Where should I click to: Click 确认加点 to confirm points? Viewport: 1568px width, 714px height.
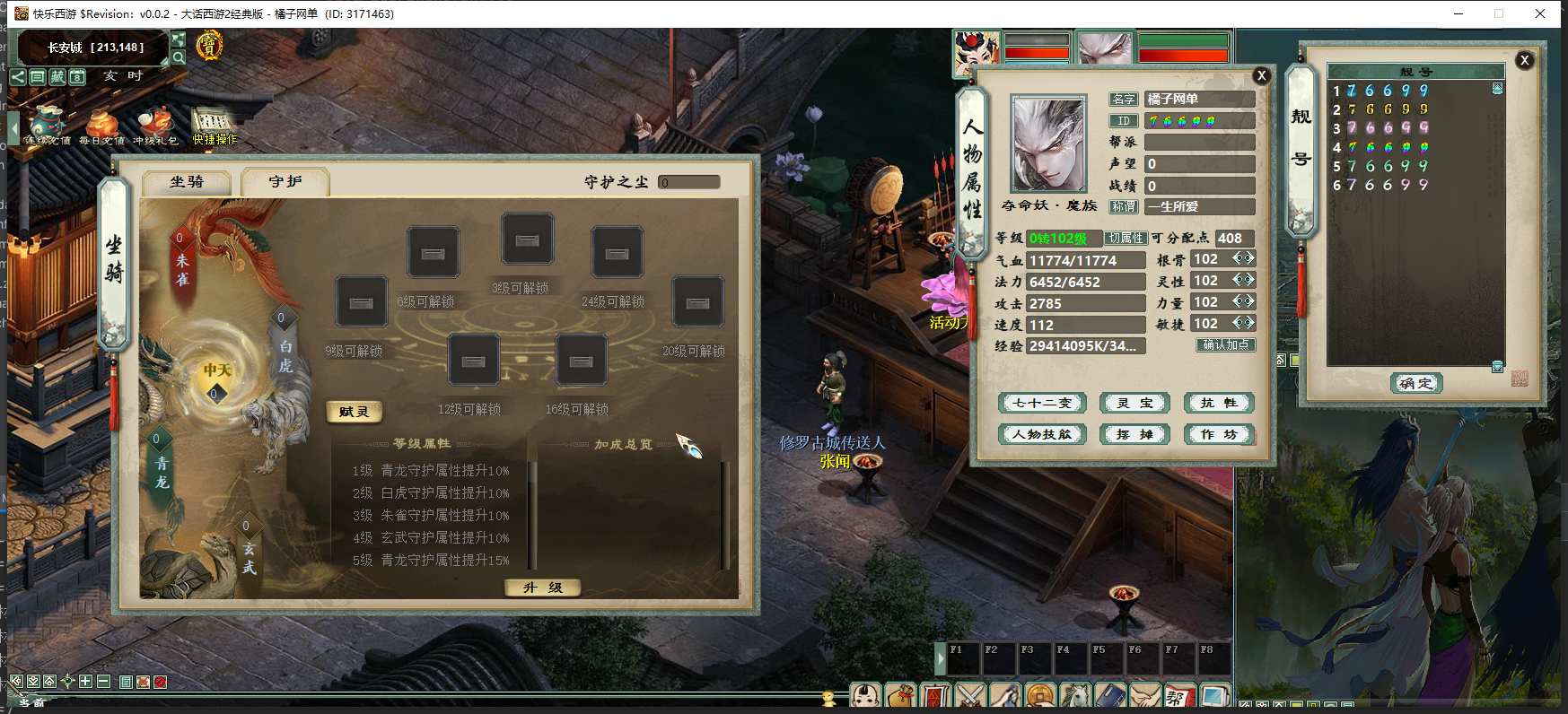(x=1225, y=345)
